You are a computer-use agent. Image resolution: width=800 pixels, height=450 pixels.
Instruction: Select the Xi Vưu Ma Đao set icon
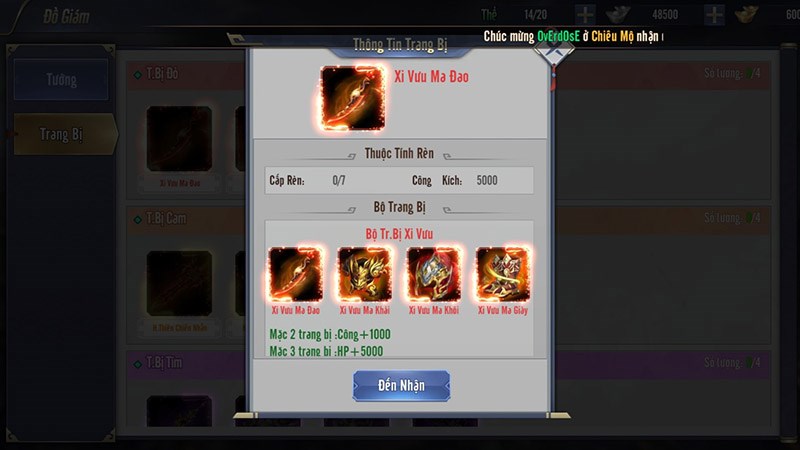click(294, 274)
